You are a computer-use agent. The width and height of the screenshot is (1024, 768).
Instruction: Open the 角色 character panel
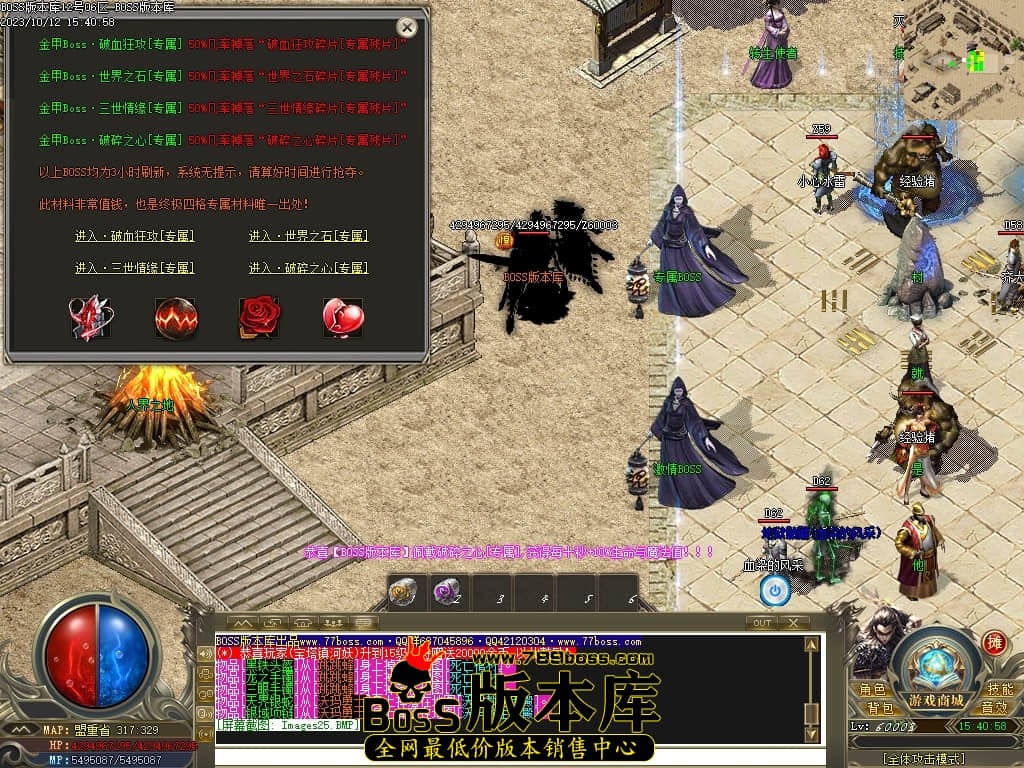tap(872, 690)
